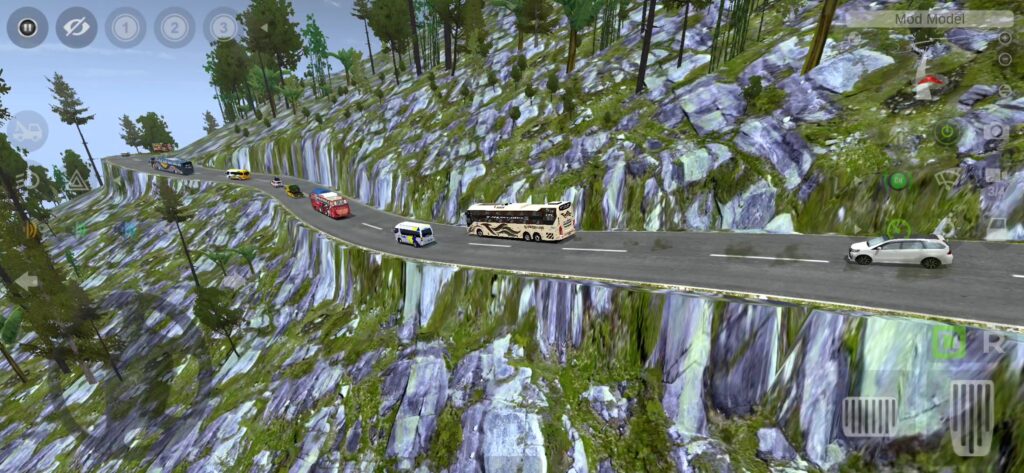
Task: Activate the windshield wiper control
Action: pos(946,180)
